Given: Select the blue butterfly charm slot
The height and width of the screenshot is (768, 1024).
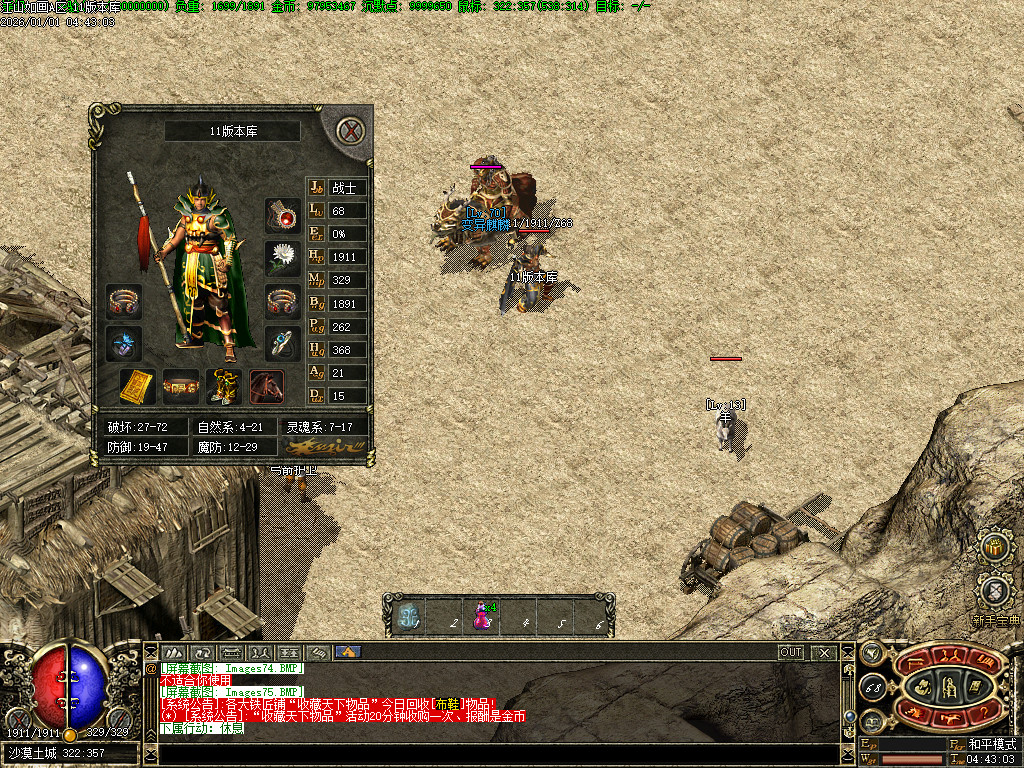Looking at the screenshot, I should coord(124,343).
